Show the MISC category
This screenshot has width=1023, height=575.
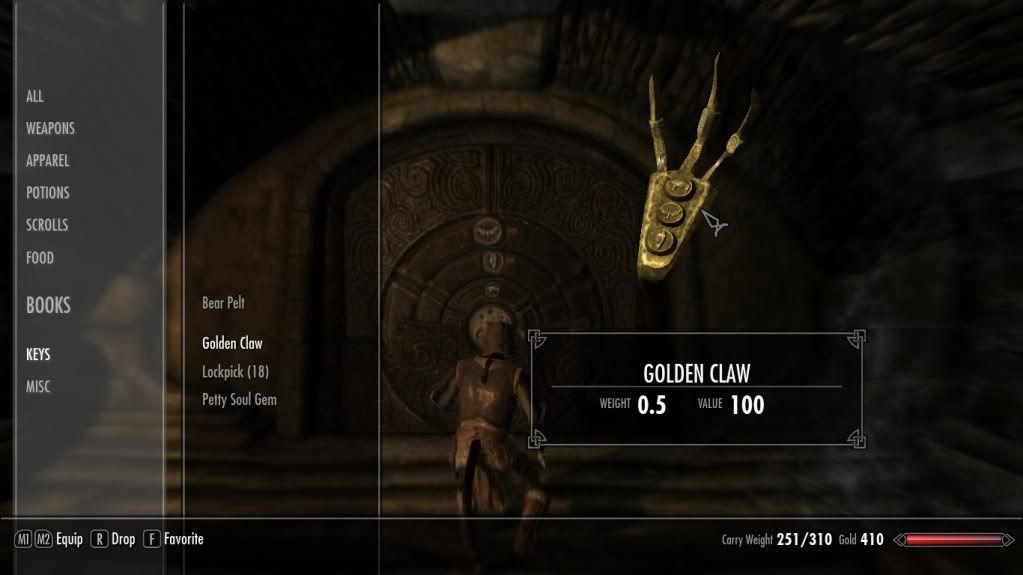[38, 387]
